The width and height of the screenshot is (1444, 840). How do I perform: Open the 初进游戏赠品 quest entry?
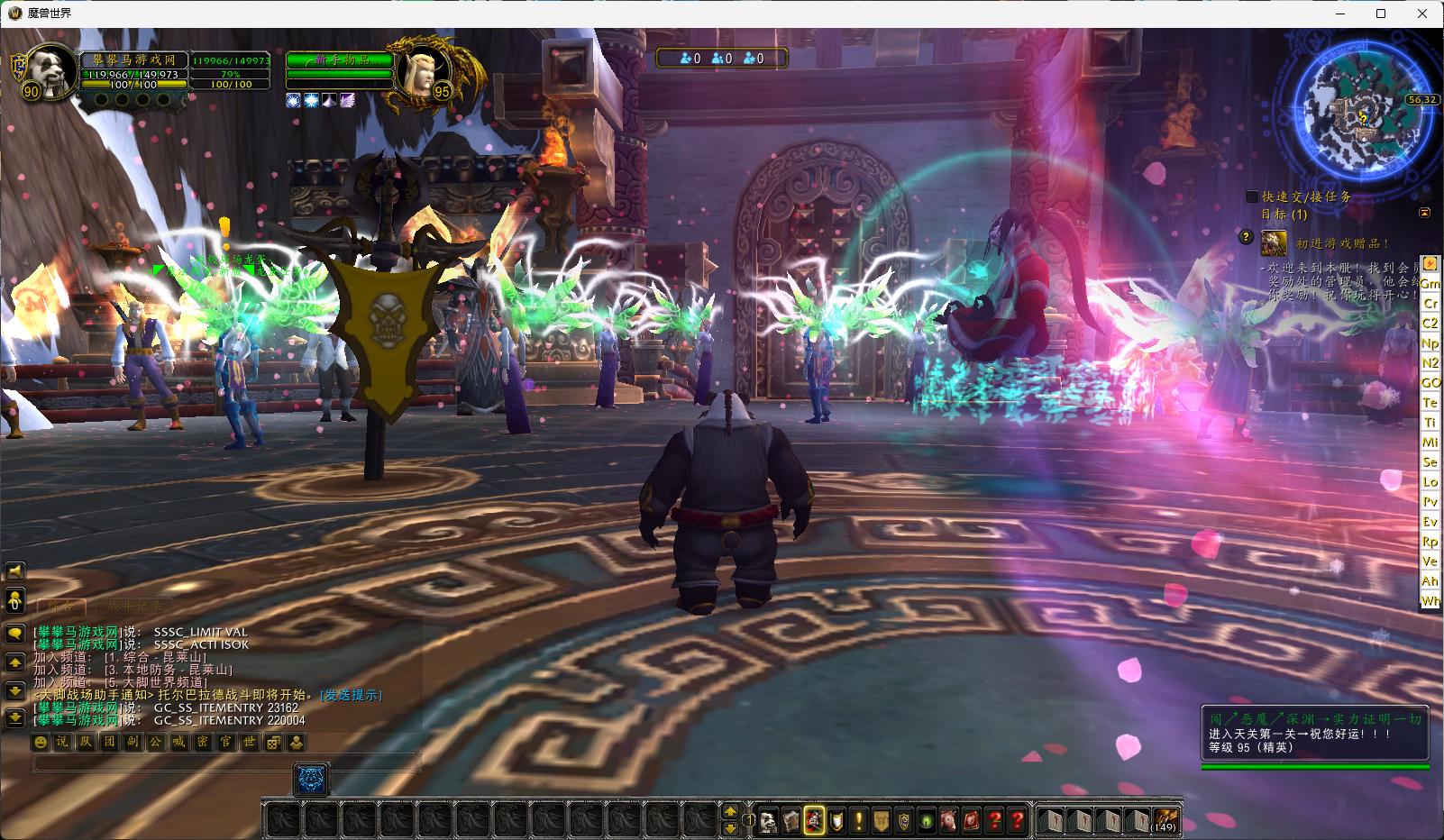pos(1342,243)
